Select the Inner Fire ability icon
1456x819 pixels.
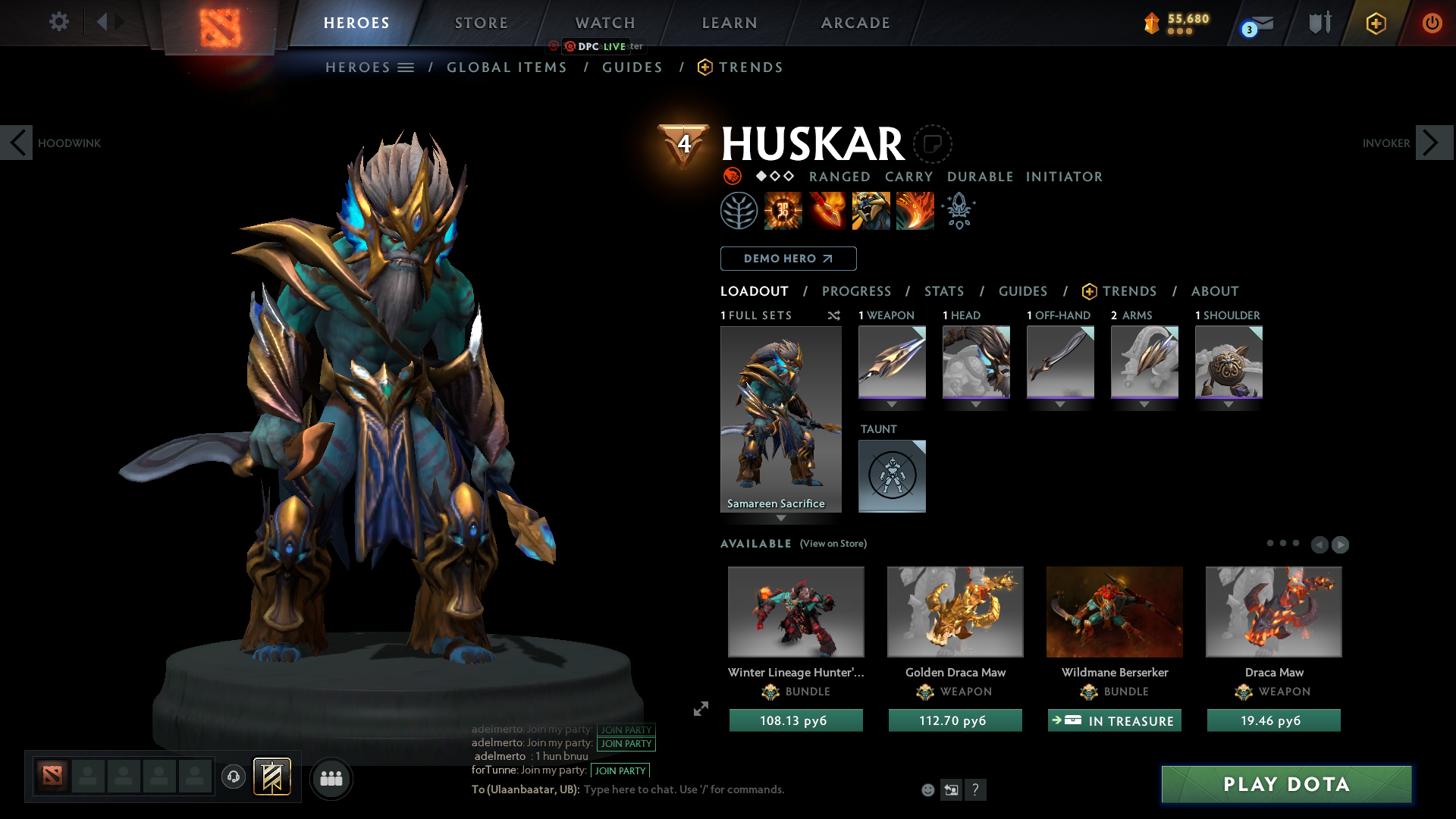coord(783,210)
